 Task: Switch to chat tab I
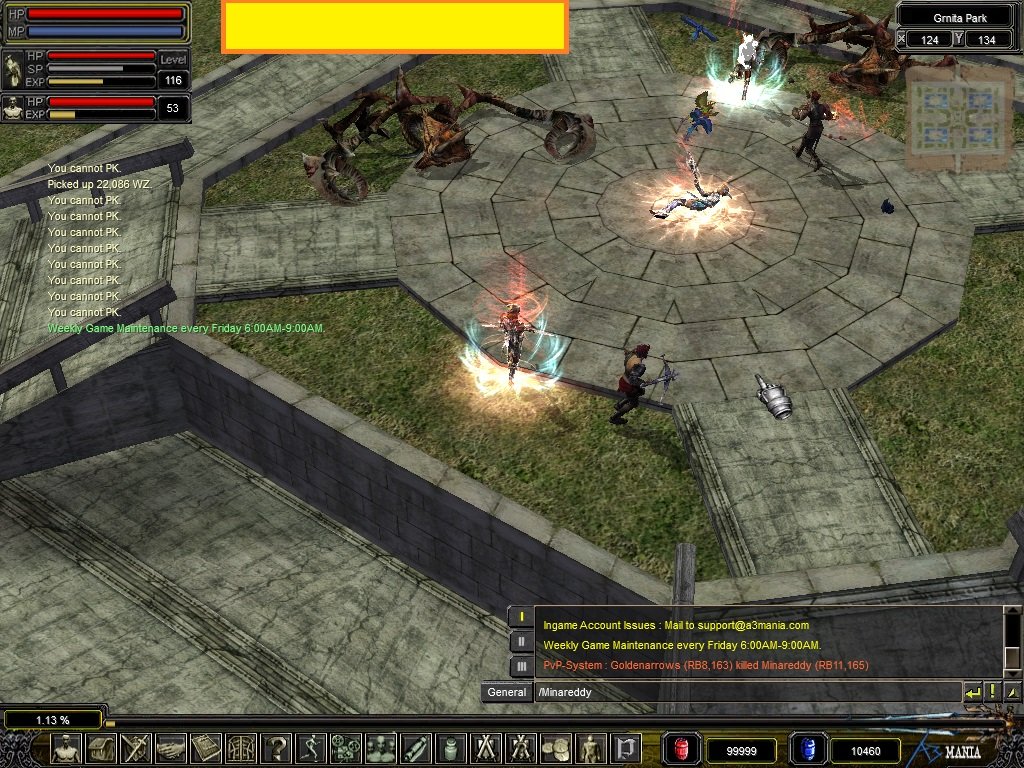(x=521, y=616)
